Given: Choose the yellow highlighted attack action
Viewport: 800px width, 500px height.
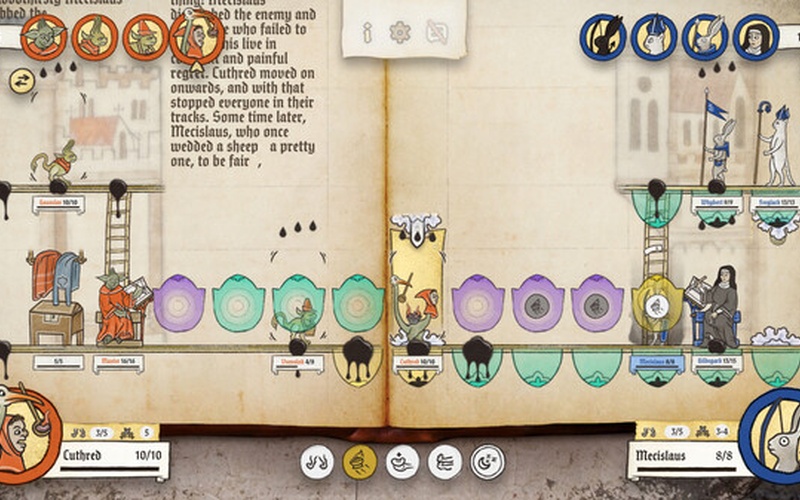Looking at the screenshot, I should click(x=360, y=461).
